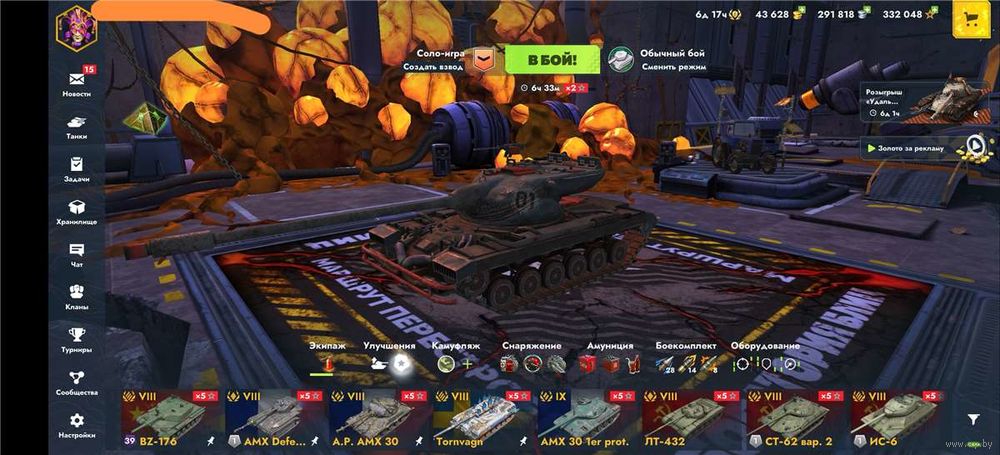This screenshot has height=455, width=1000.
Task: Open the Новости news menu
Action: tap(76, 83)
